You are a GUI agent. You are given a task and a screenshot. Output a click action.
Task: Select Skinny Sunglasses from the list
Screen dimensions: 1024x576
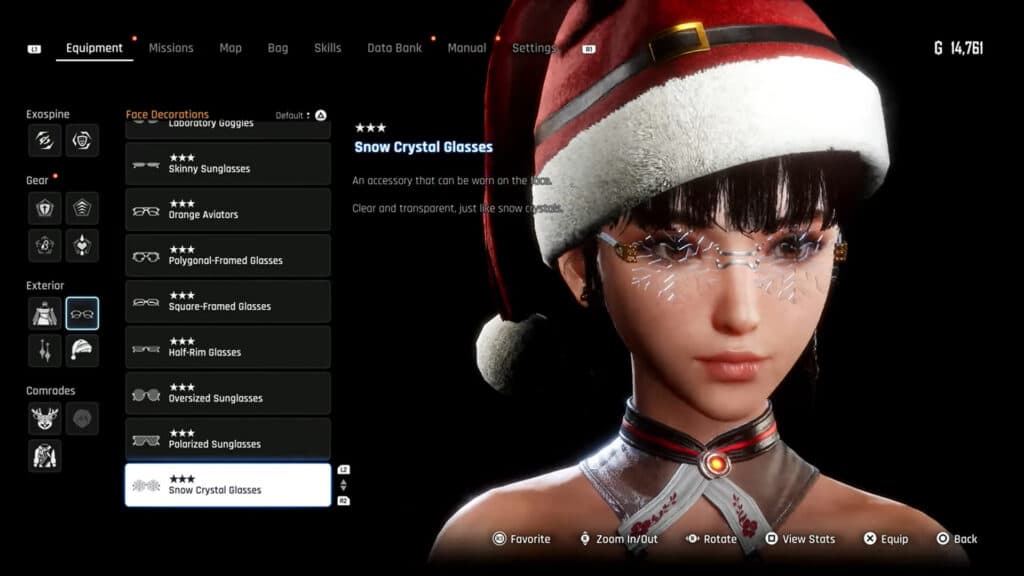point(228,164)
